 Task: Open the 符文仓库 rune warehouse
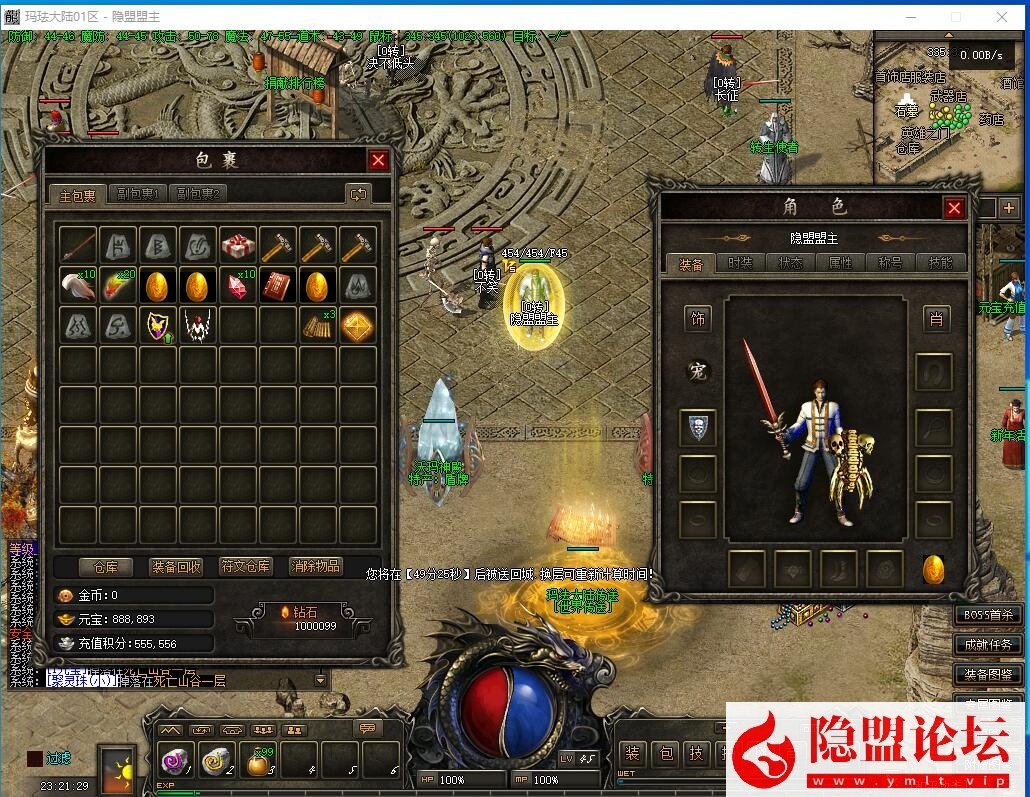click(246, 566)
